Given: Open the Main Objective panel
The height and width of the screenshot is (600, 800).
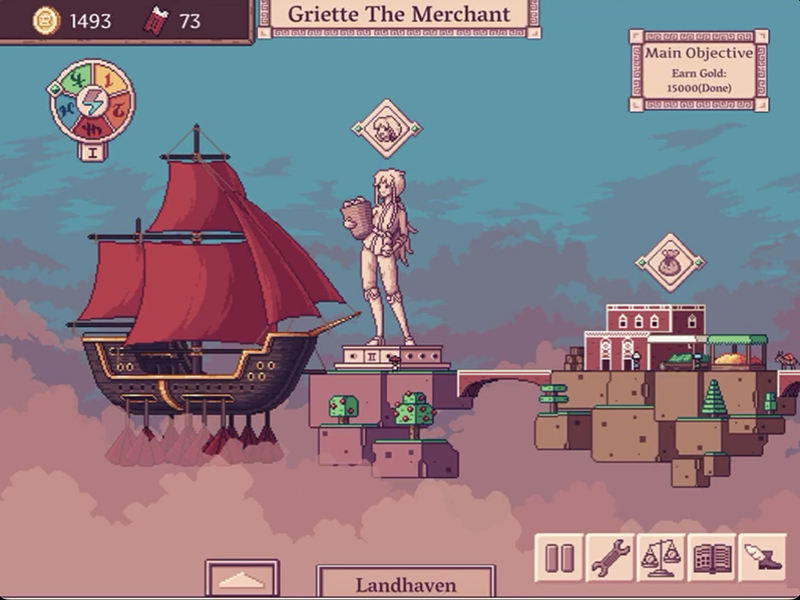Looking at the screenshot, I should (699, 69).
